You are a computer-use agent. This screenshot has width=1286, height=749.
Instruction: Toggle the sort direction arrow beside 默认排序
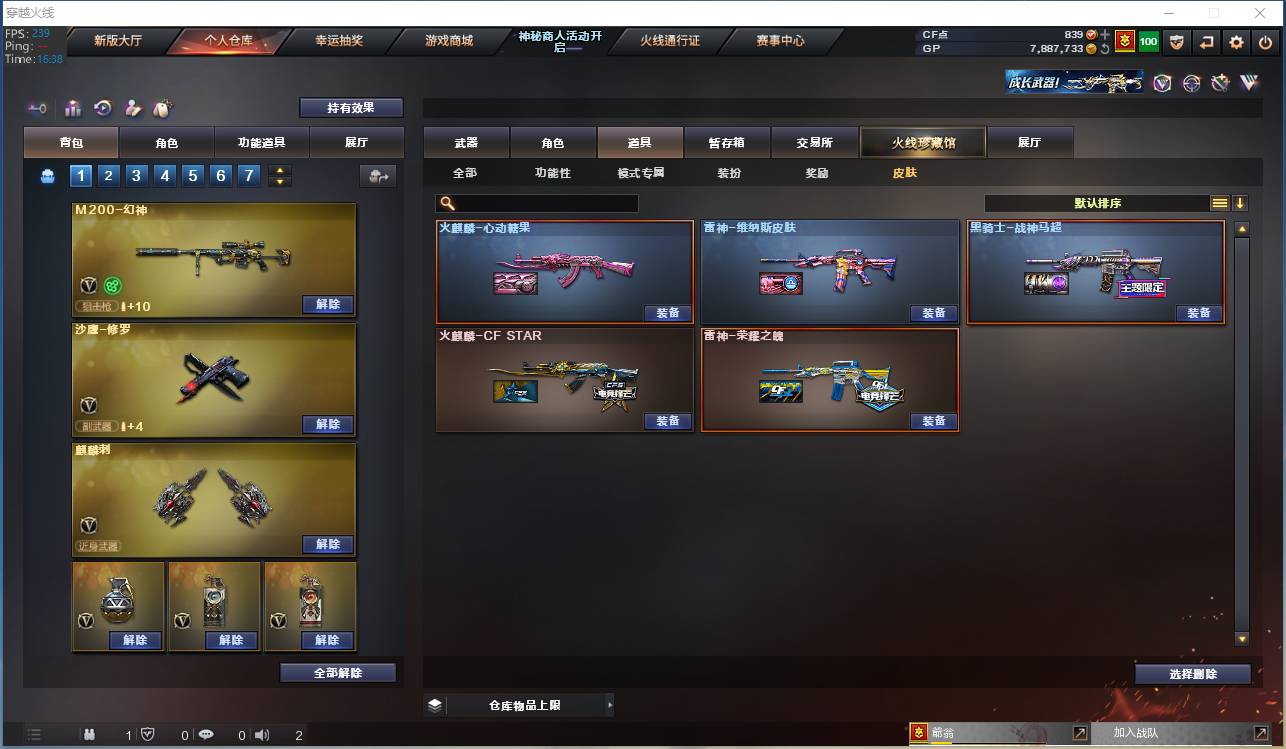click(x=1240, y=202)
